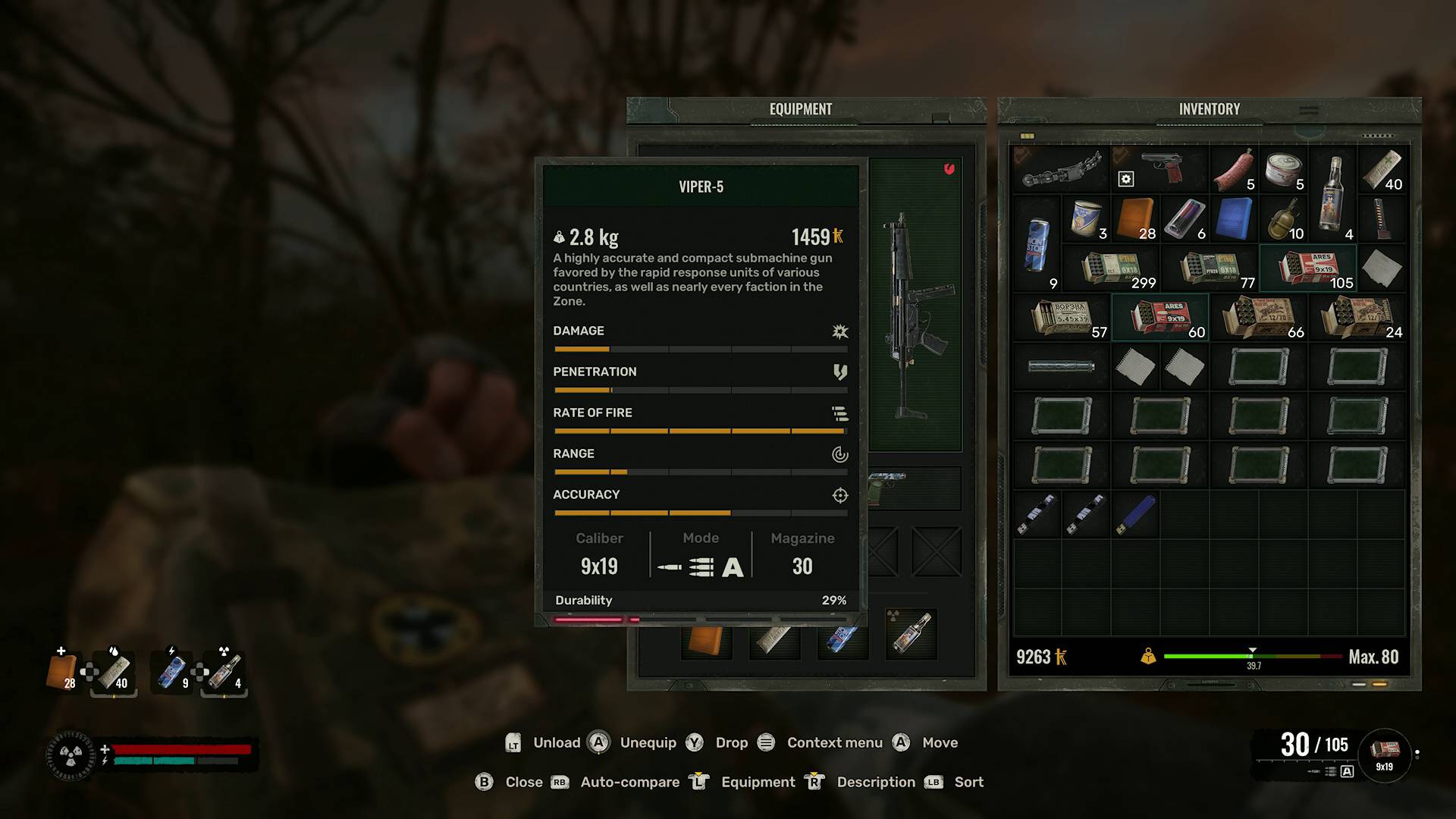Click the blue USB flash drive
Viewport: 1456px width, 819px height.
(x=1135, y=514)
